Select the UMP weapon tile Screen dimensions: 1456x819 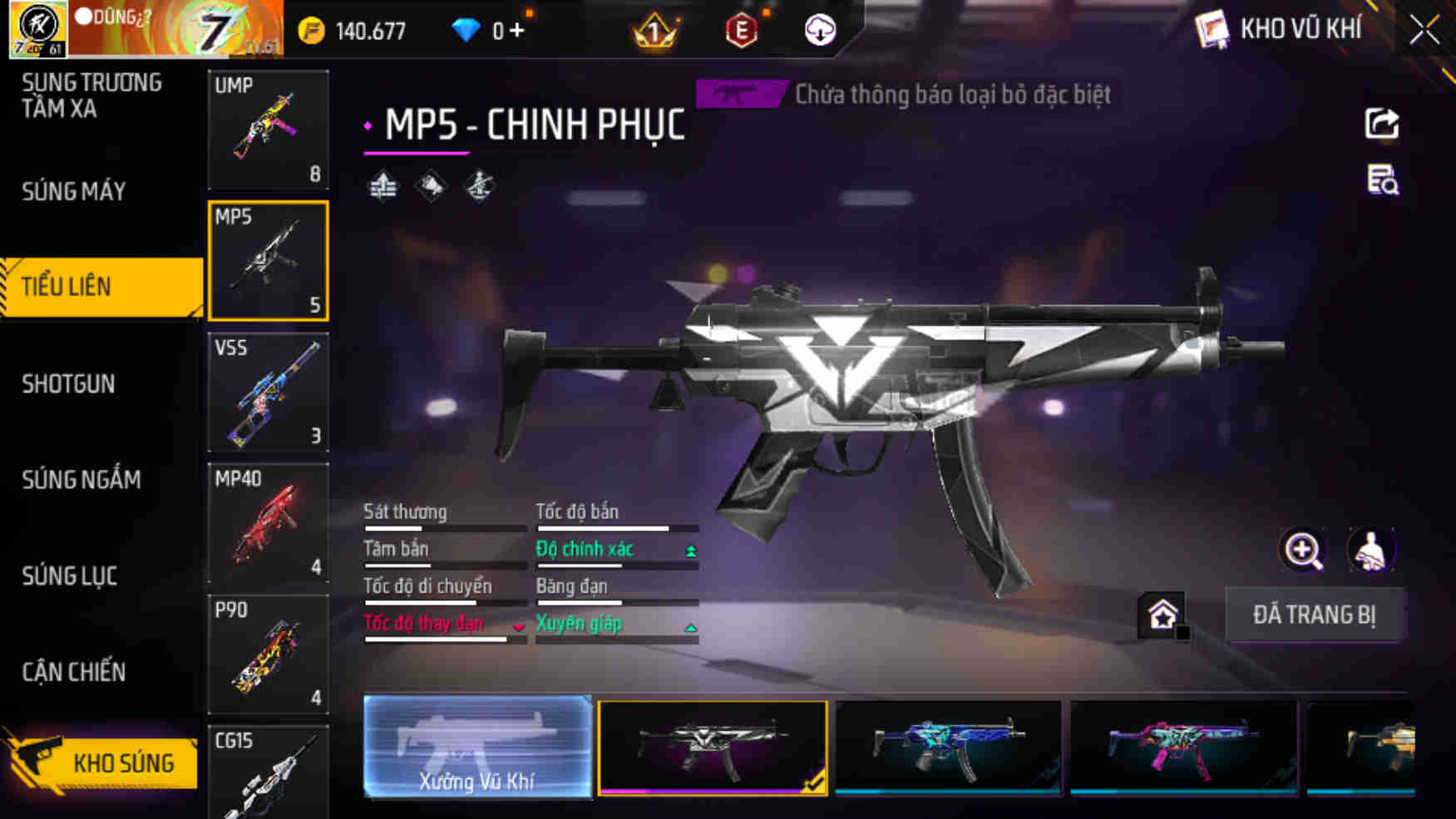pos(268,129)
